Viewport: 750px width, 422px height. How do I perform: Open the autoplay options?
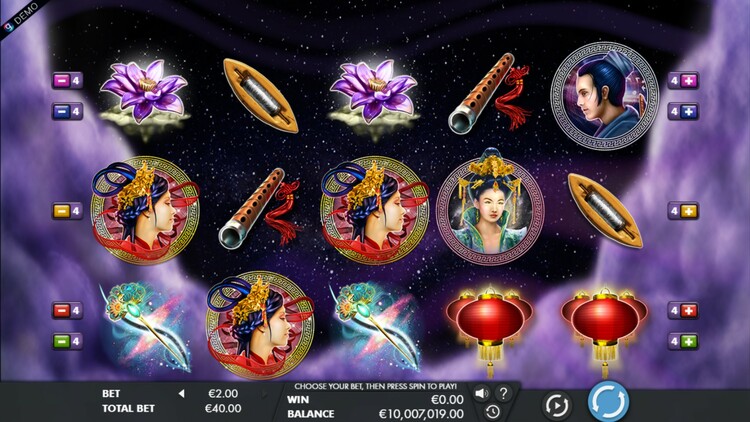pos(556,405)
